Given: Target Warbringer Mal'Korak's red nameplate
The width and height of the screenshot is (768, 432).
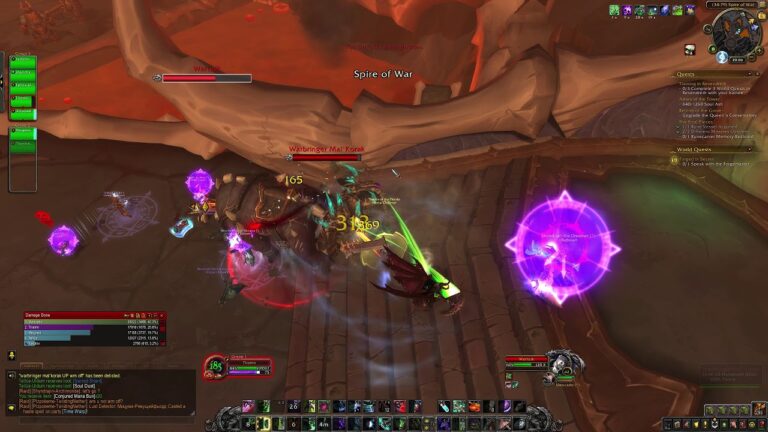Looking at the screenshot, I should [x=326, y=157].
